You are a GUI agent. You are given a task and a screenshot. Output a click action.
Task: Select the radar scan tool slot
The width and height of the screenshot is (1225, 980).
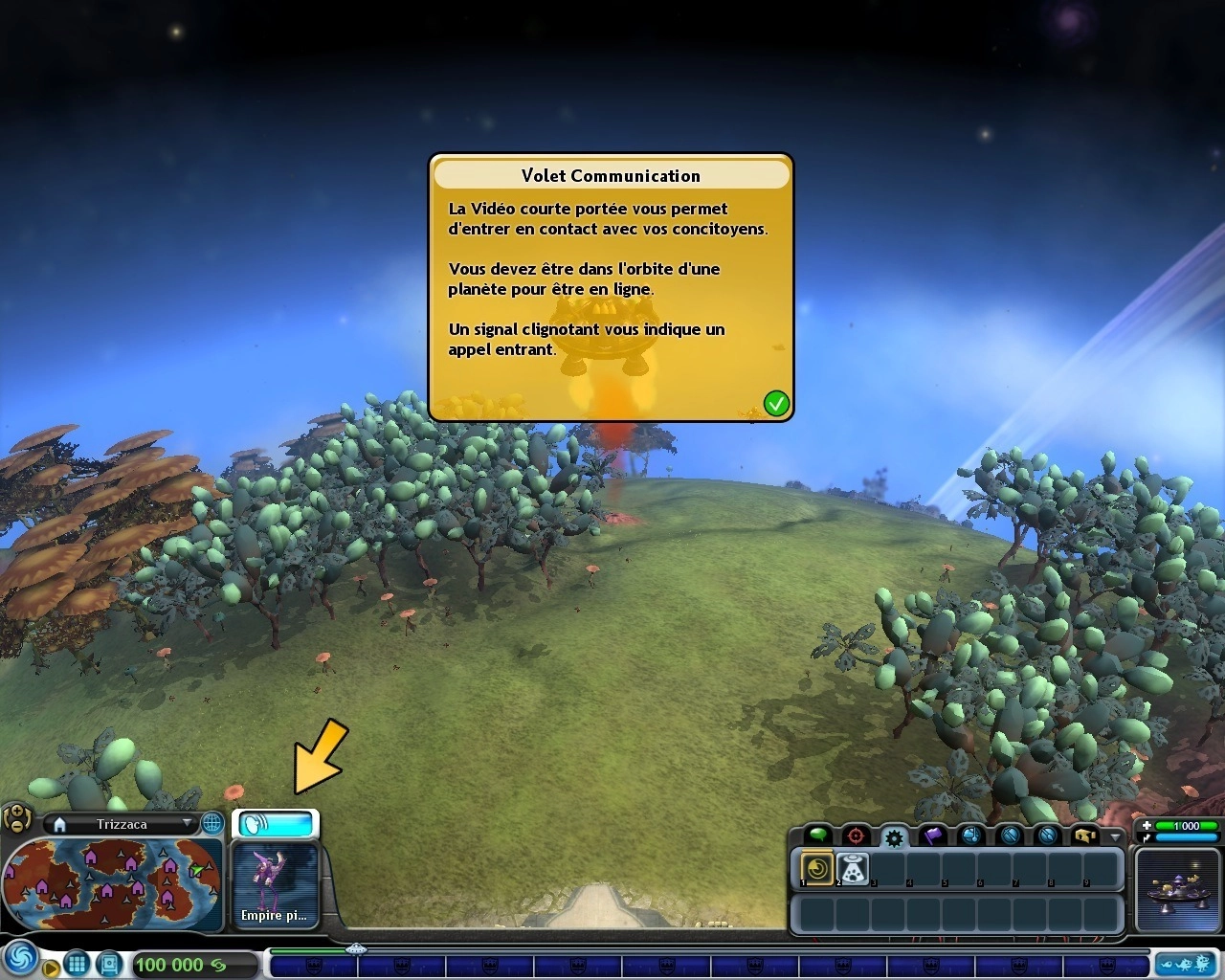pyautogui.click(x=818, y=869)
